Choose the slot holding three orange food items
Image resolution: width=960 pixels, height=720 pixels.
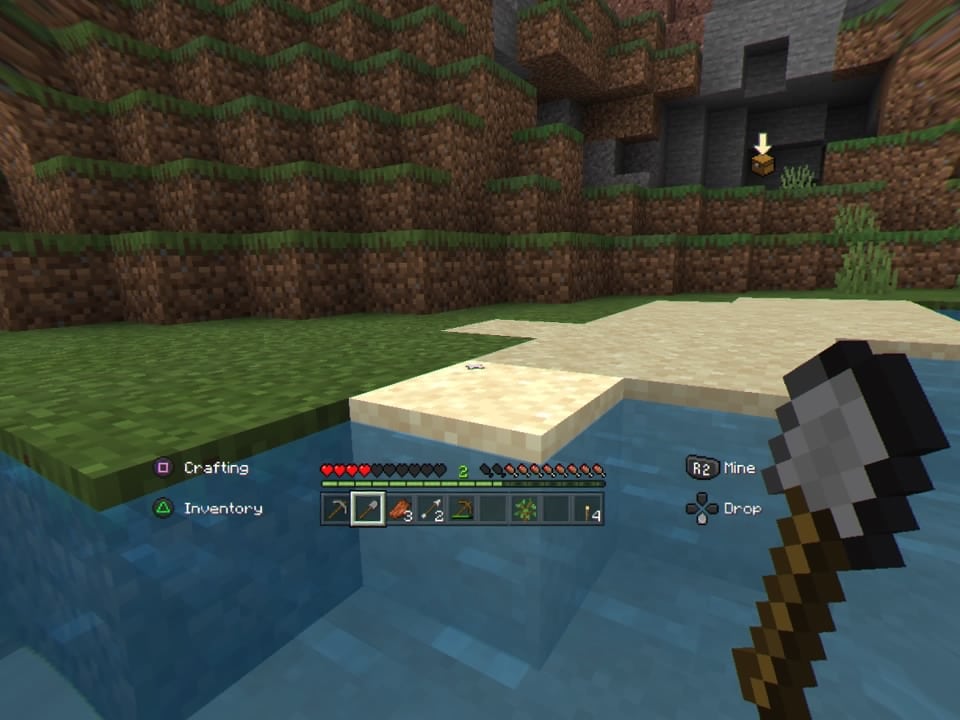click(x=400, y=509)
